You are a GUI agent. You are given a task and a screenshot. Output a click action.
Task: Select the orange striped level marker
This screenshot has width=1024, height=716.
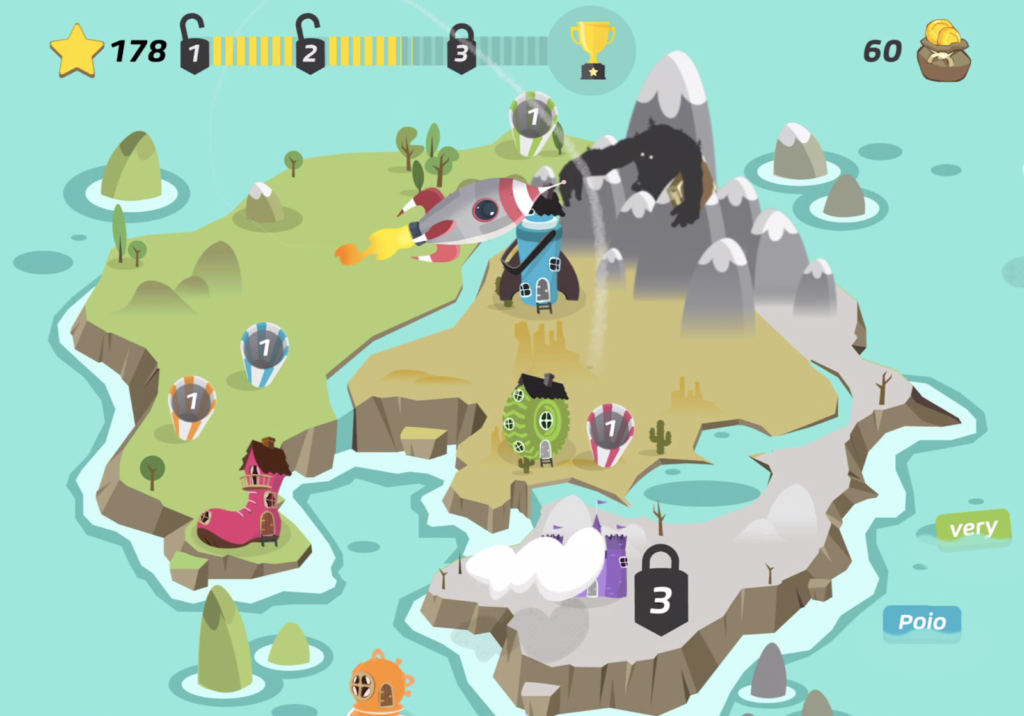[x=192, y=405]
